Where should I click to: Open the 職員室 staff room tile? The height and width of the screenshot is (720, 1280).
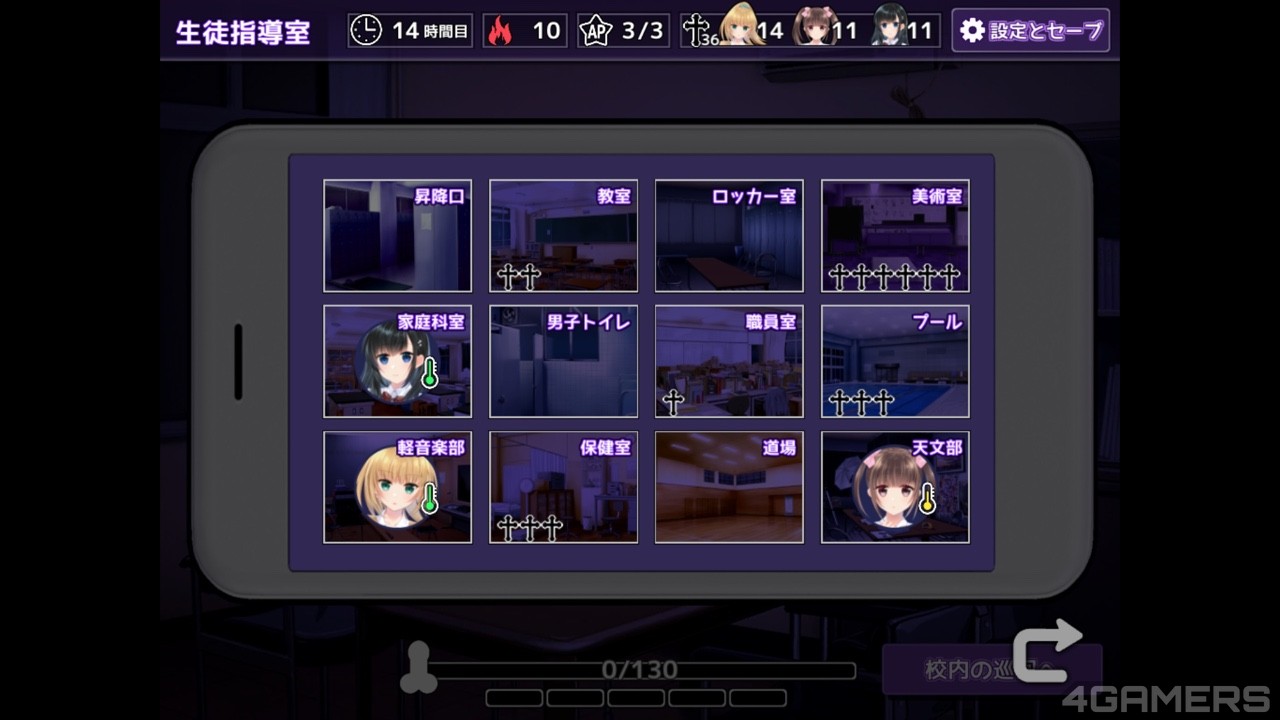pyautogui.click(x=729, y=361)
